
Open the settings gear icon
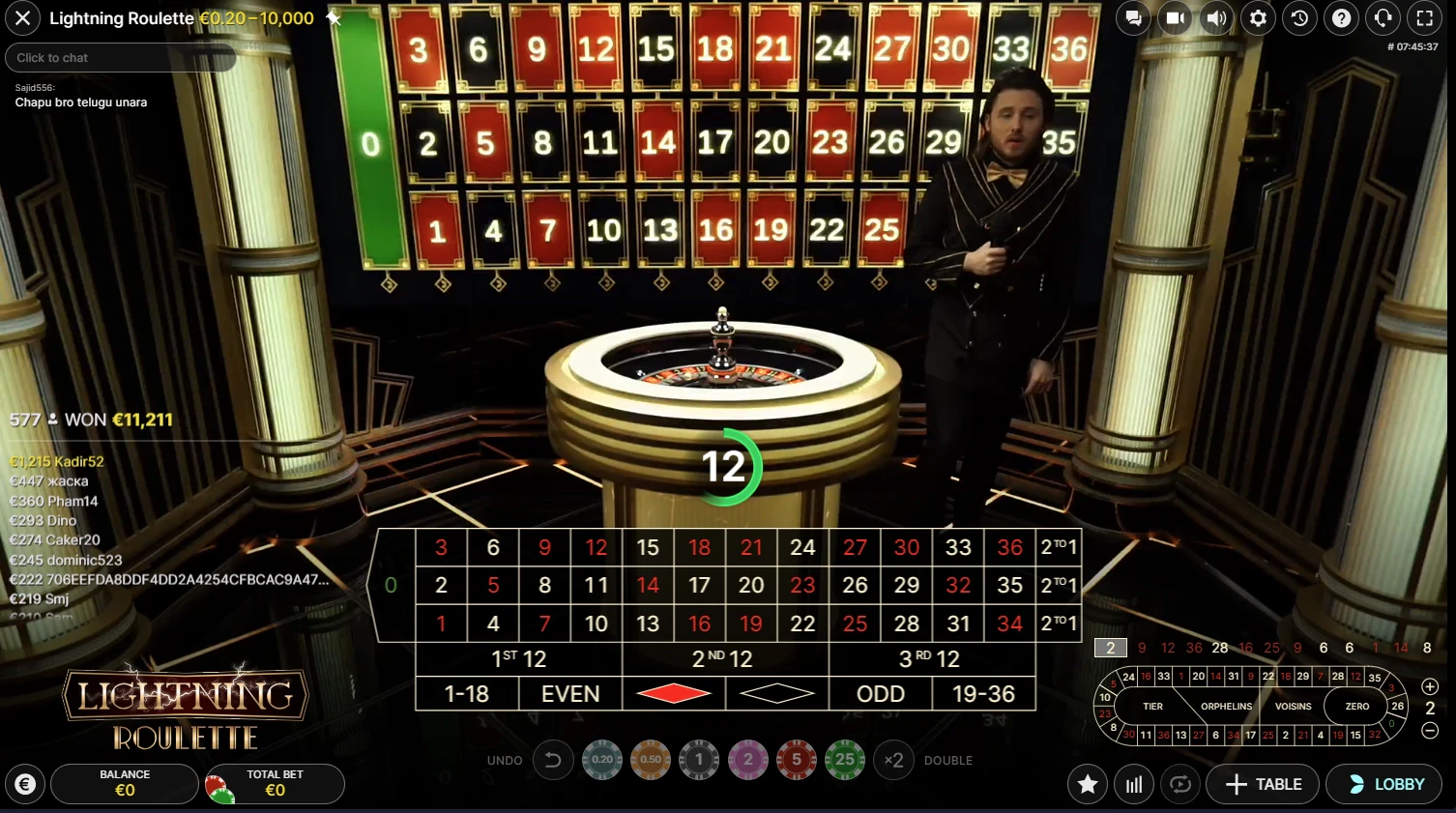(x=1258, y=18)
